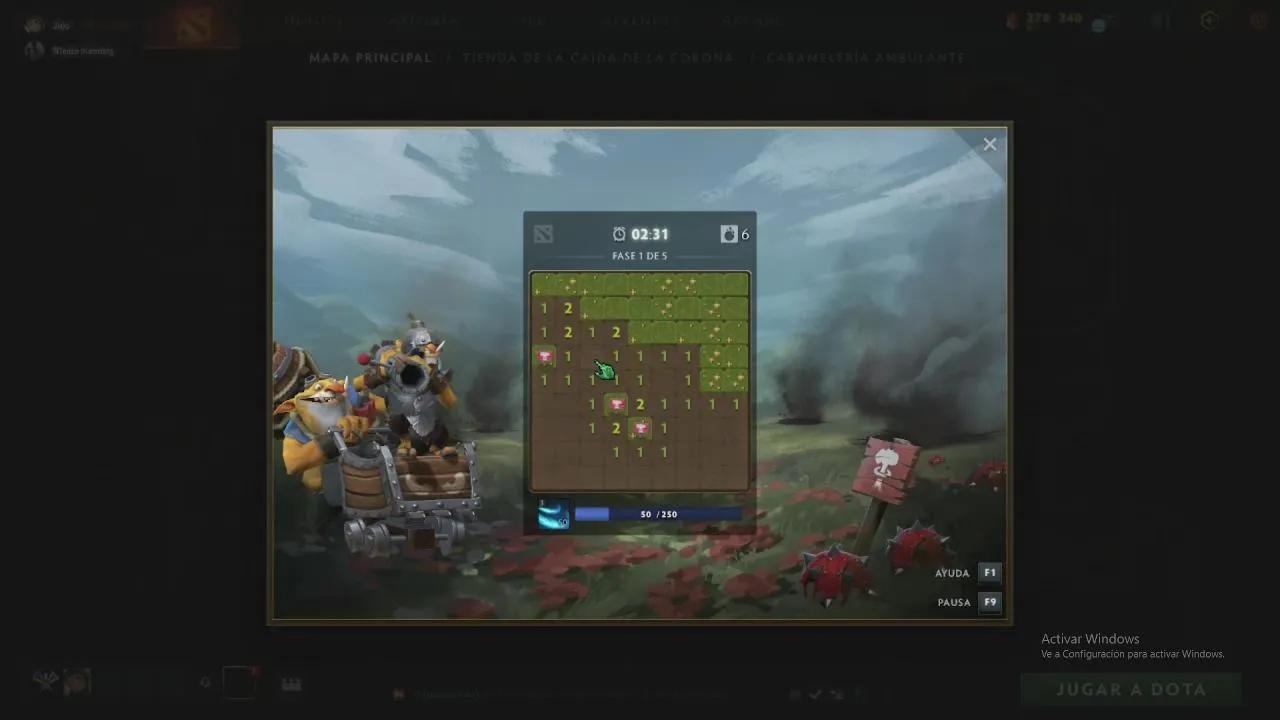
Task: Click the shard currency icon in the top bar
Action: (1013, 19)
